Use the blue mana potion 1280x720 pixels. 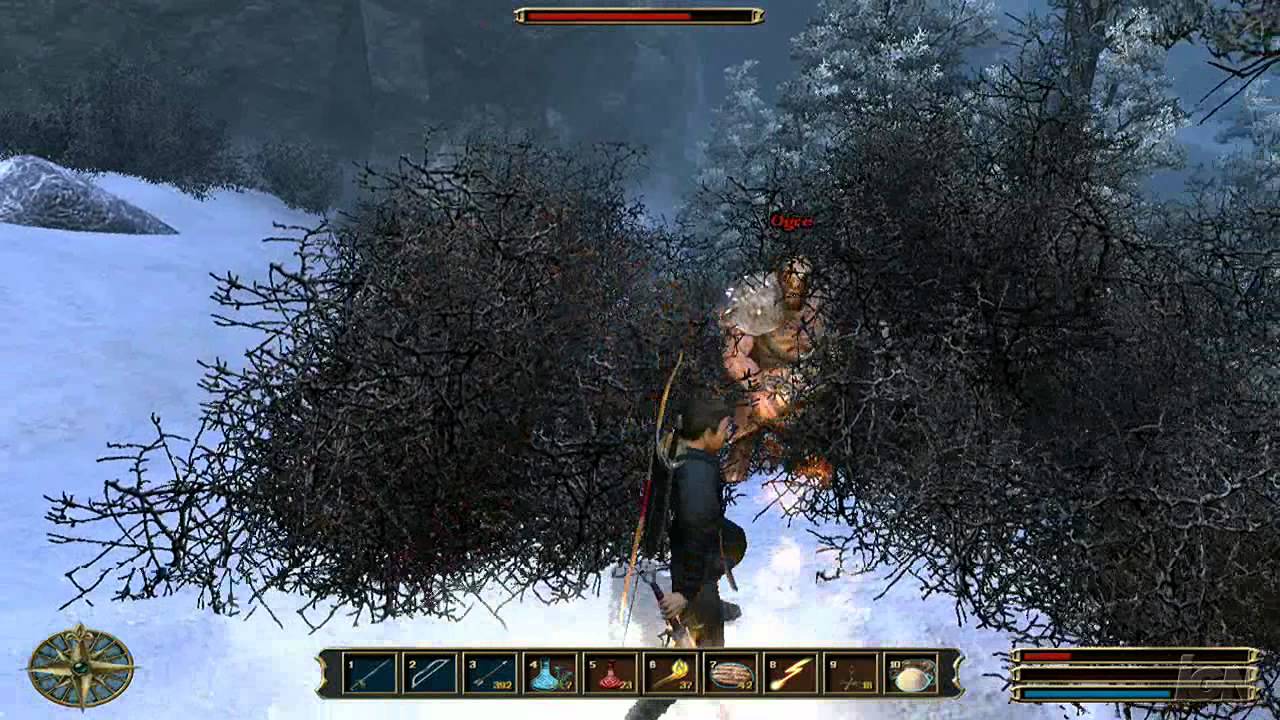point(550,673)
